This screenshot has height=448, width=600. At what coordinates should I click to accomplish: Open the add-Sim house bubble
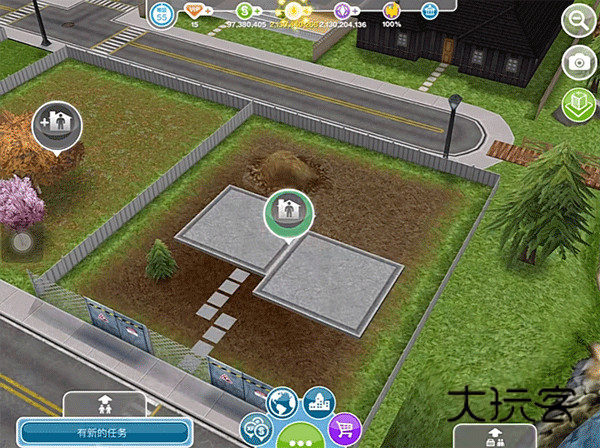(x=56, y=124)
